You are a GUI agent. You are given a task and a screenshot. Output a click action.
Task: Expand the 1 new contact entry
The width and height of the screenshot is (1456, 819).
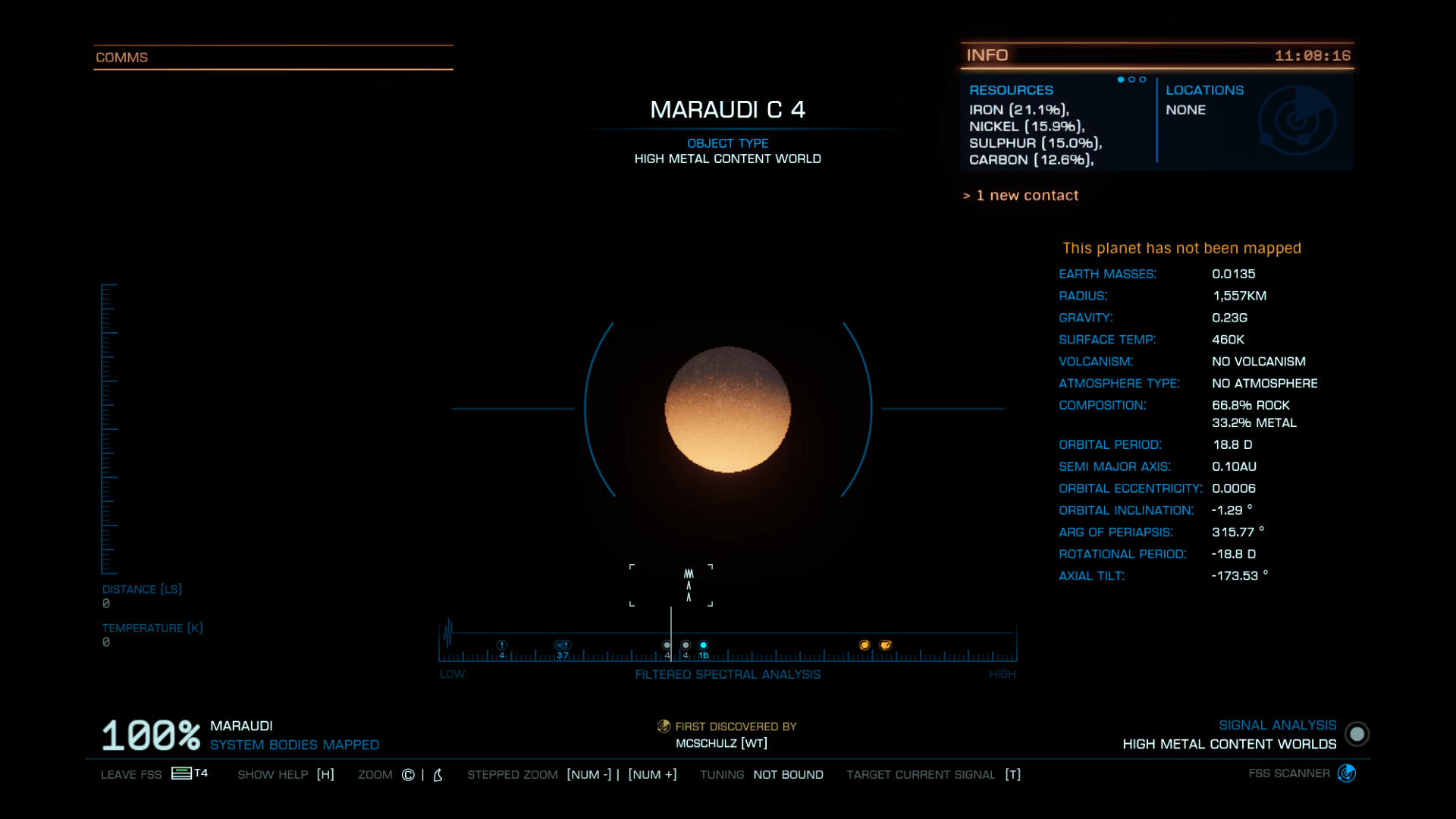(x=1021, y=195)
